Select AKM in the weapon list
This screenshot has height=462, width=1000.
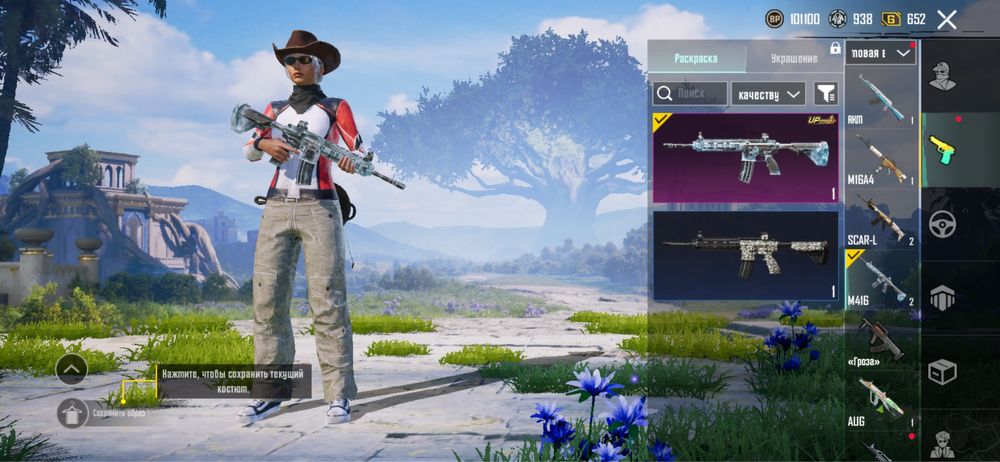881,97
